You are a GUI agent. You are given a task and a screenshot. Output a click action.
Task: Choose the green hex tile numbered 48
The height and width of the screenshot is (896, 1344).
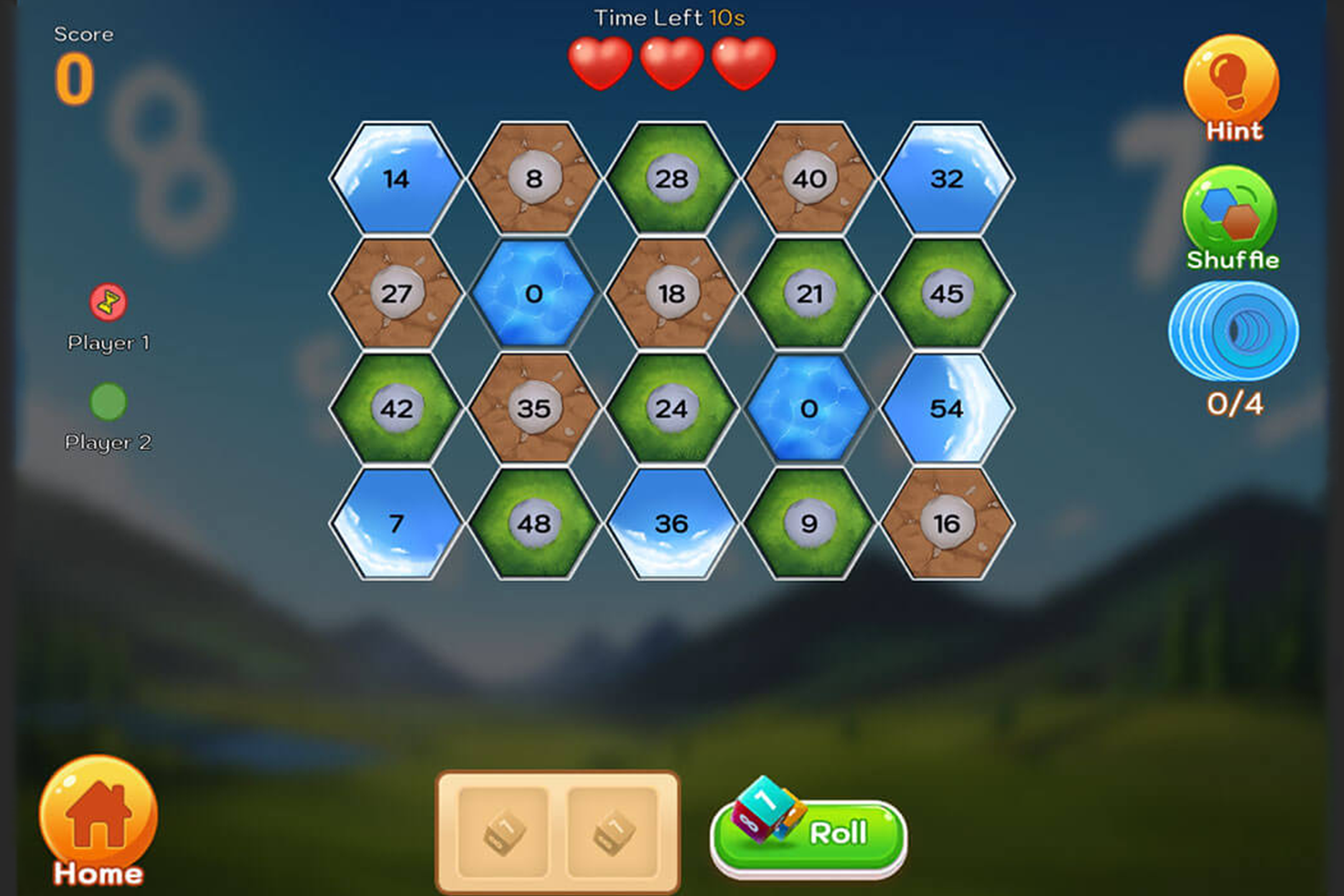[534, 524]
